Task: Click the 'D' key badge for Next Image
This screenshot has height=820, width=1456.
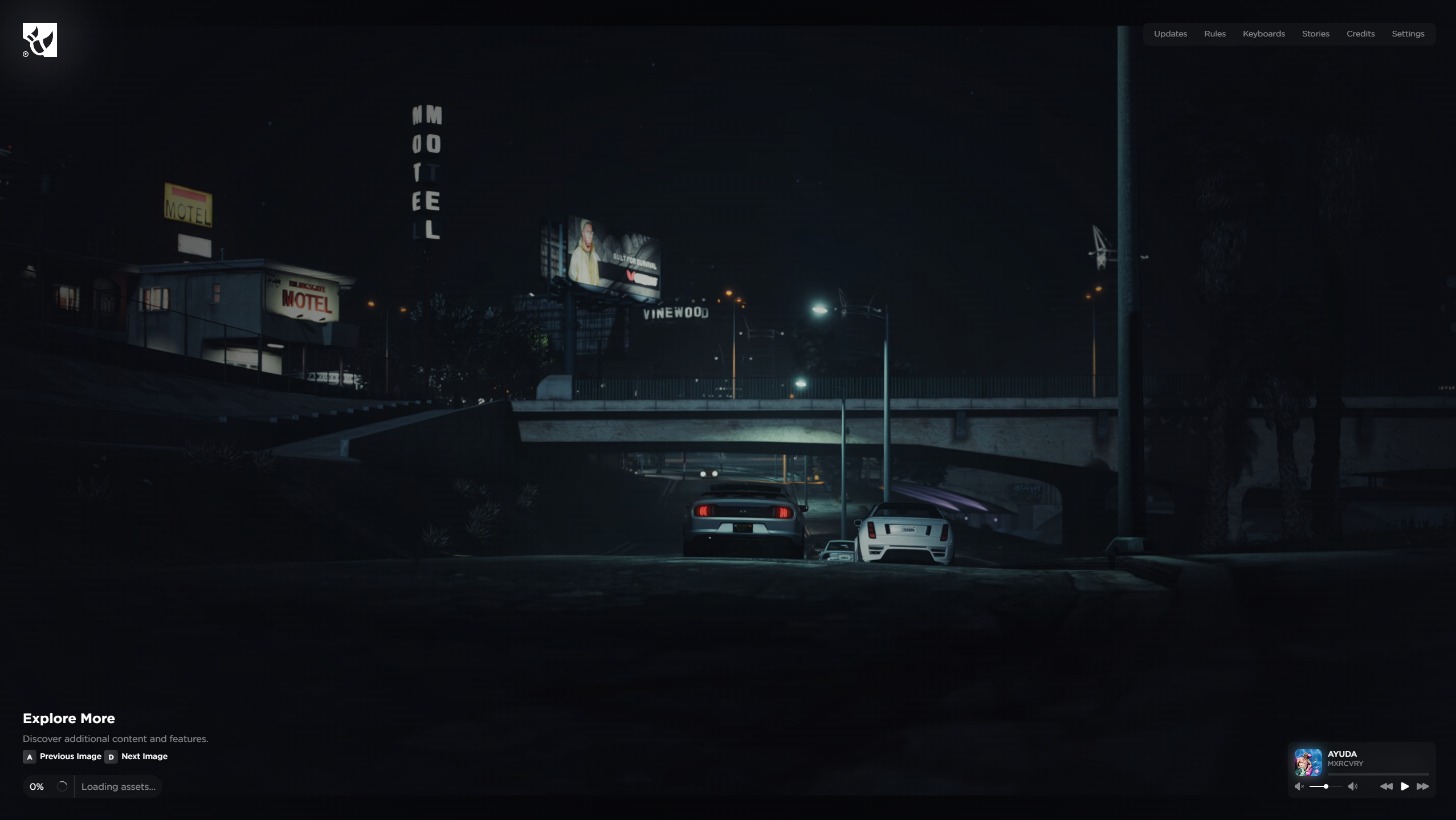Action: tap(112, 757)
